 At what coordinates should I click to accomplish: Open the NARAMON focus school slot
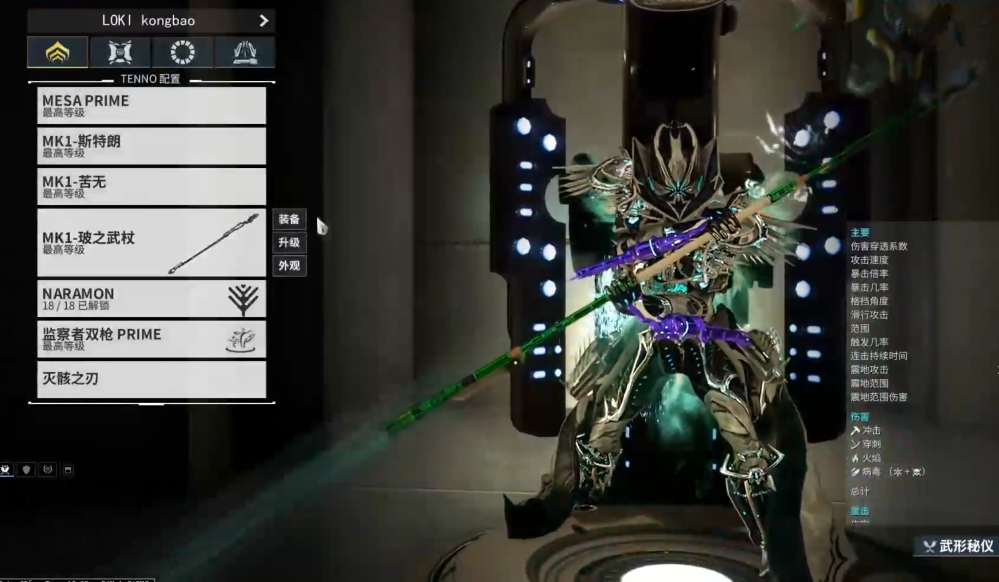coord(151,298)
